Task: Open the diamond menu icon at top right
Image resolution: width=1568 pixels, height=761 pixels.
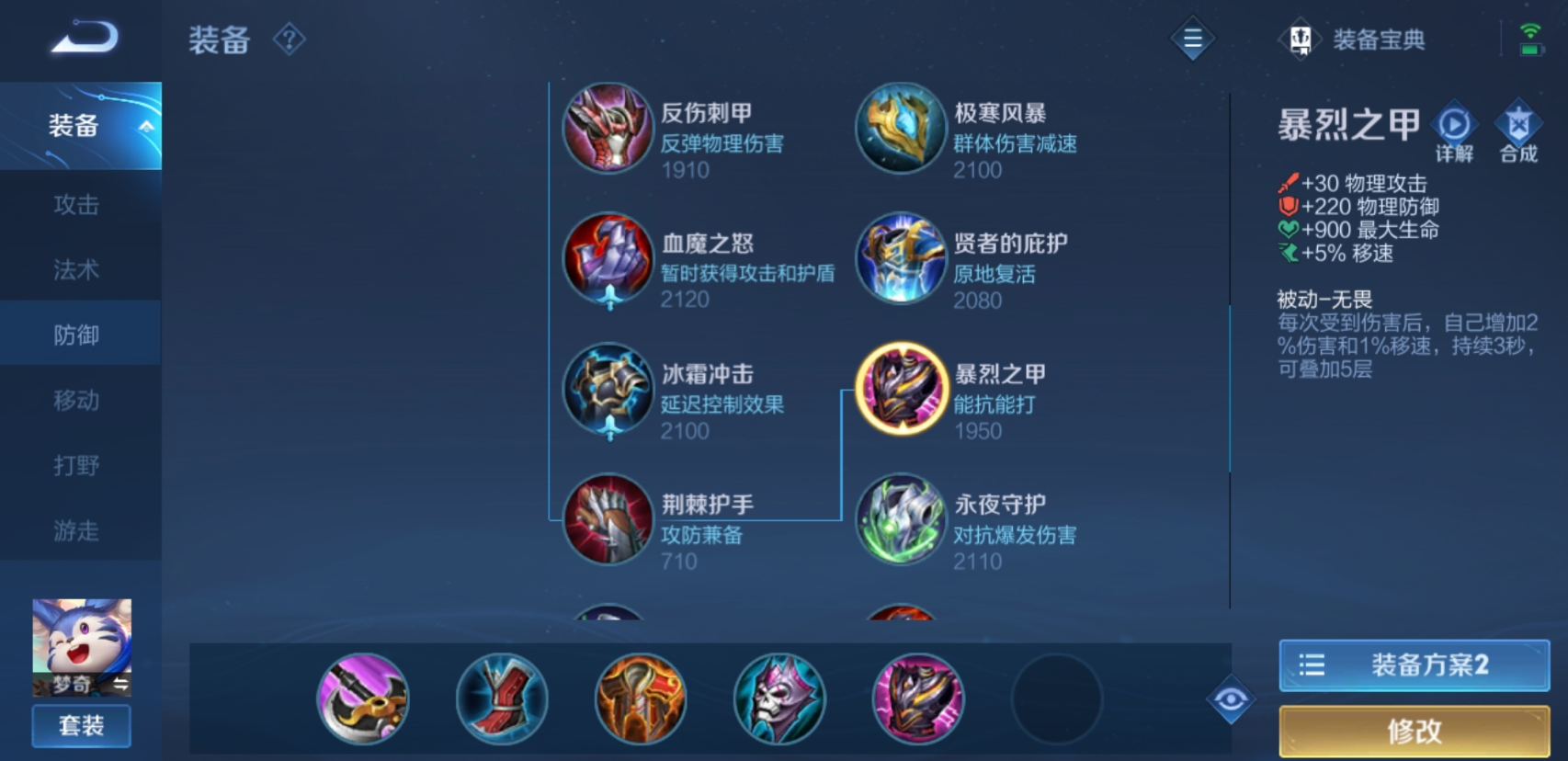Action: click(1192, 39)
